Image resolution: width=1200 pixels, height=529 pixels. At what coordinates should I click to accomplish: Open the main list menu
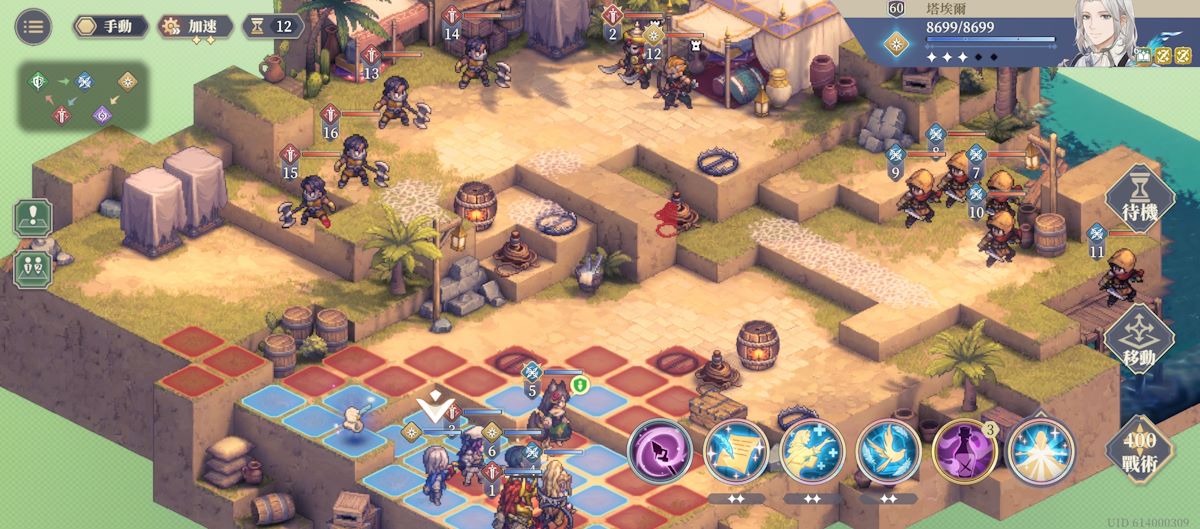(x=33, y=26)
